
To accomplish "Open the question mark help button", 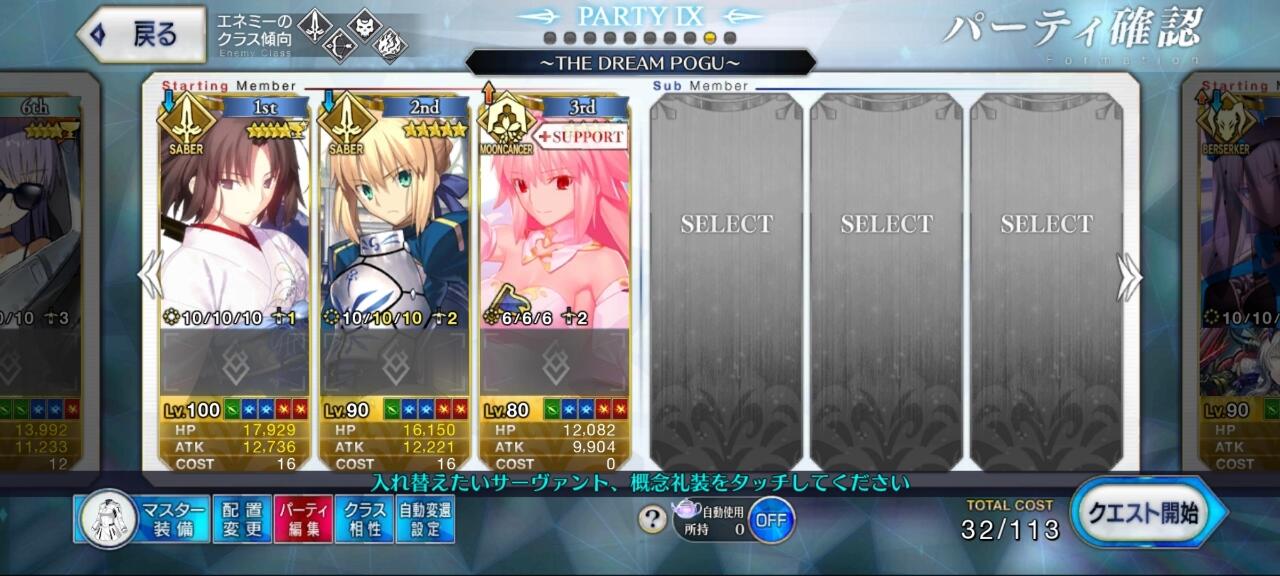I will click(x=652, y=519).
